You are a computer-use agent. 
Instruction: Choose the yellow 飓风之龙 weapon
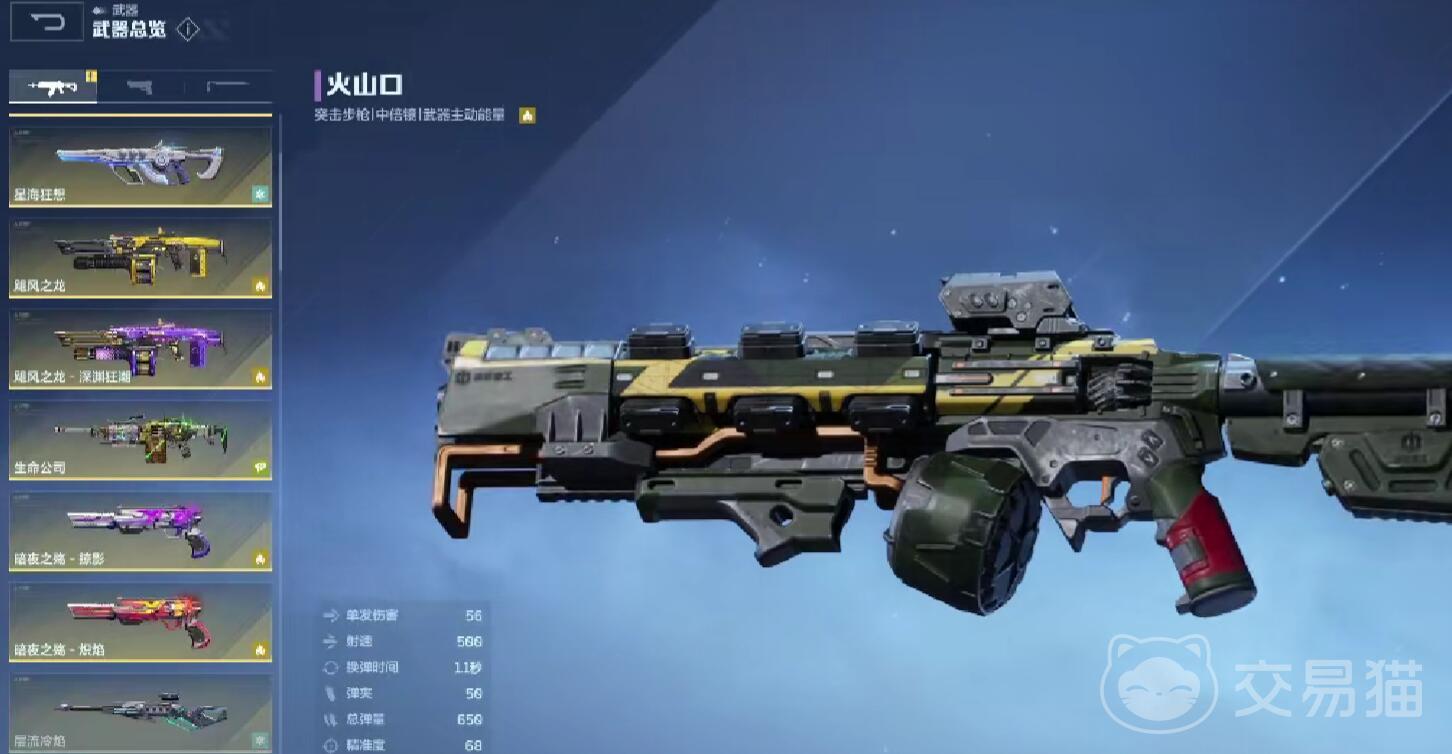click(x=140, y=258)
